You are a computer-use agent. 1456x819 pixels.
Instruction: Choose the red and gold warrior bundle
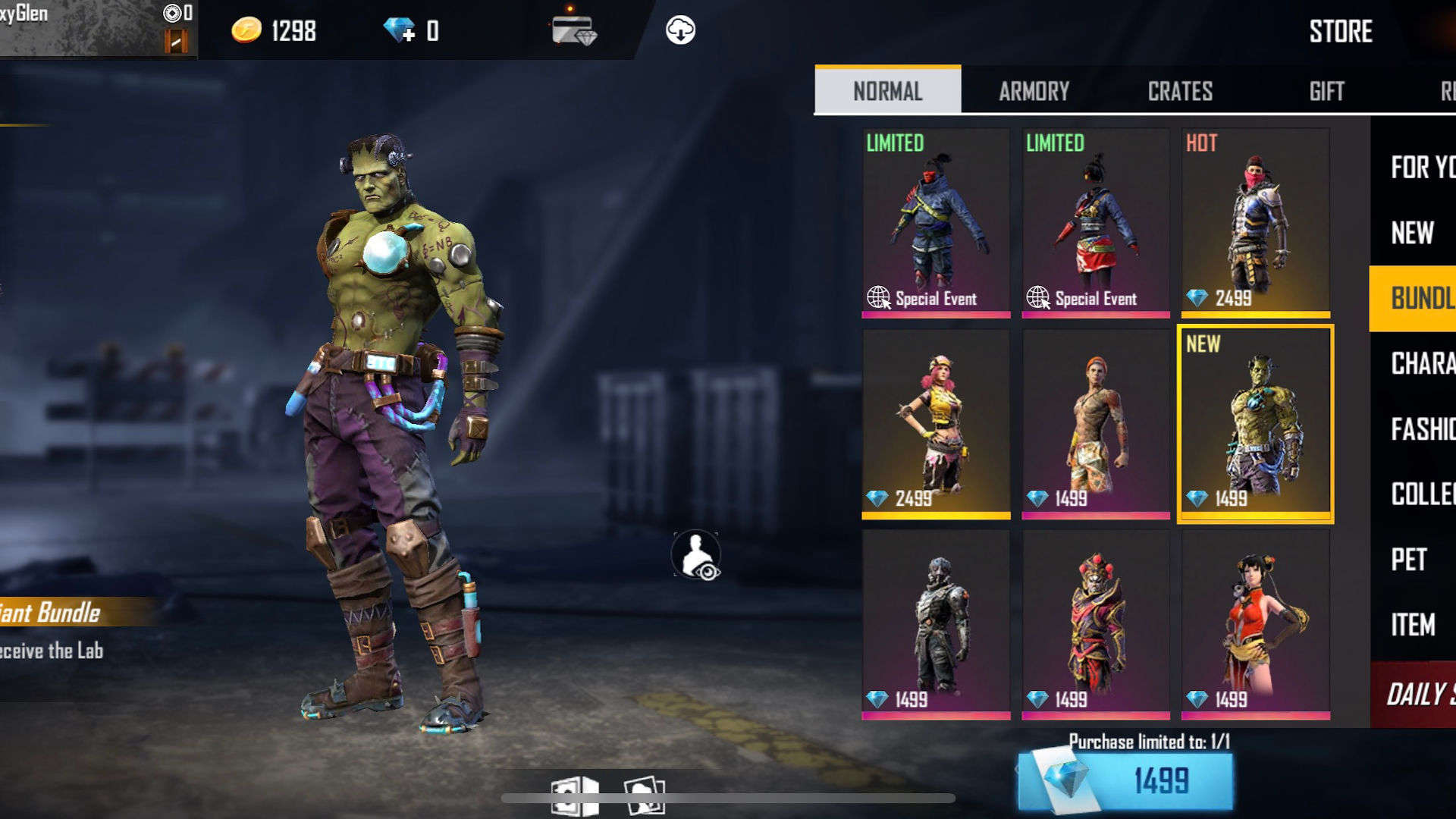click(x=1095, y=625)
